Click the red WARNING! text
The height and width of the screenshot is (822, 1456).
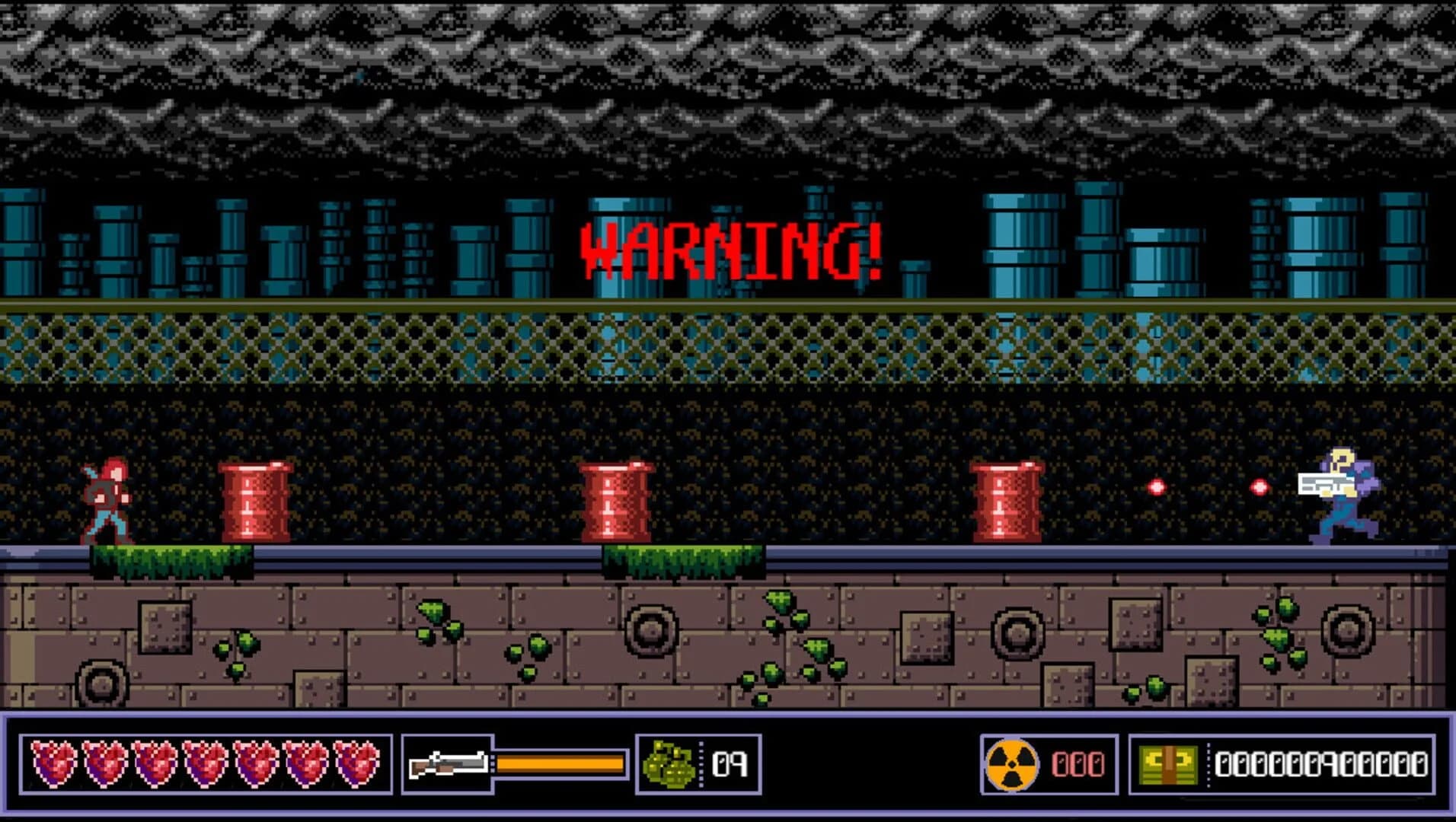(x=731, y=251)
